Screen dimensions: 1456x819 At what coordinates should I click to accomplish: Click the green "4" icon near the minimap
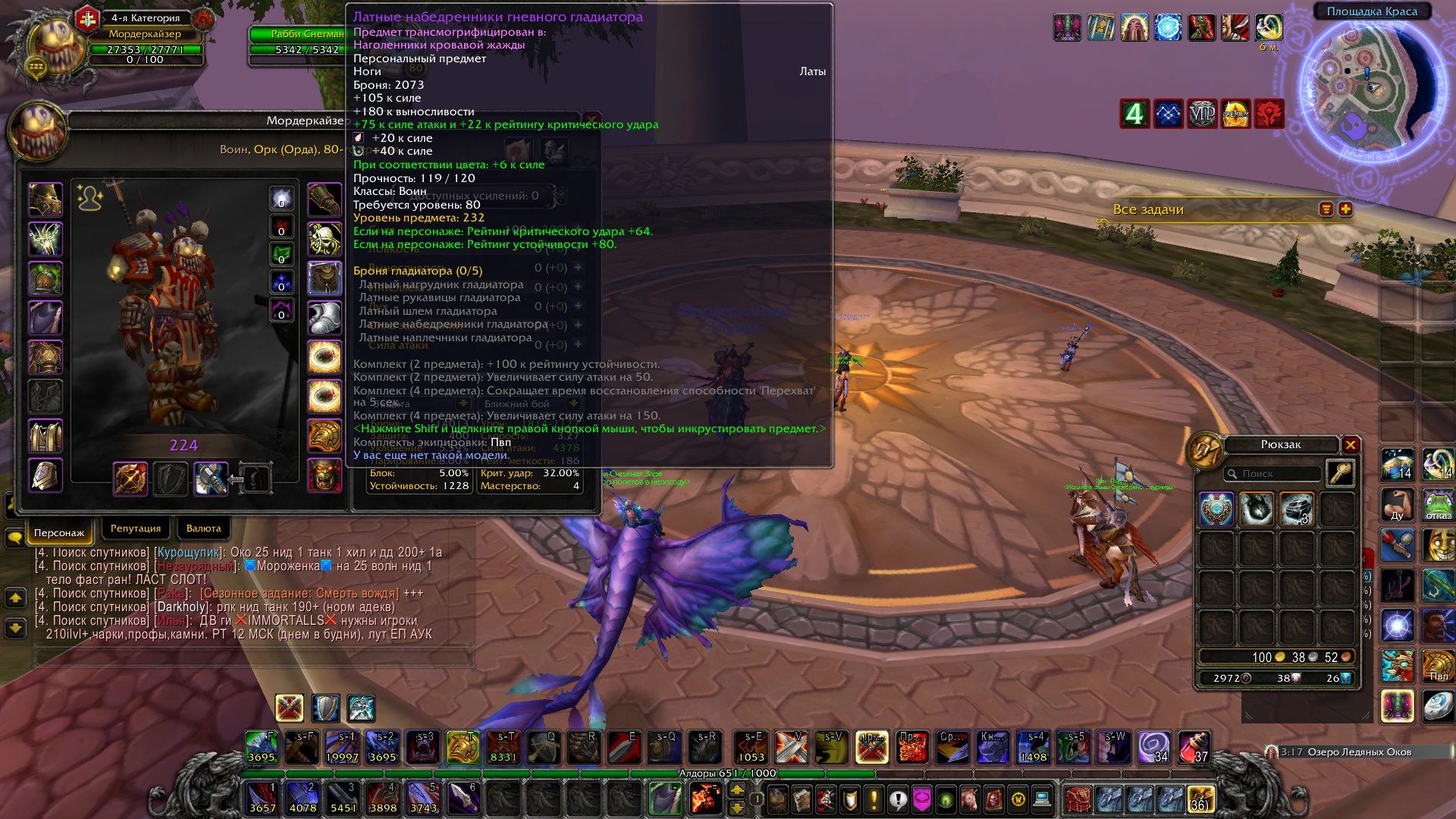(1134, 114)
